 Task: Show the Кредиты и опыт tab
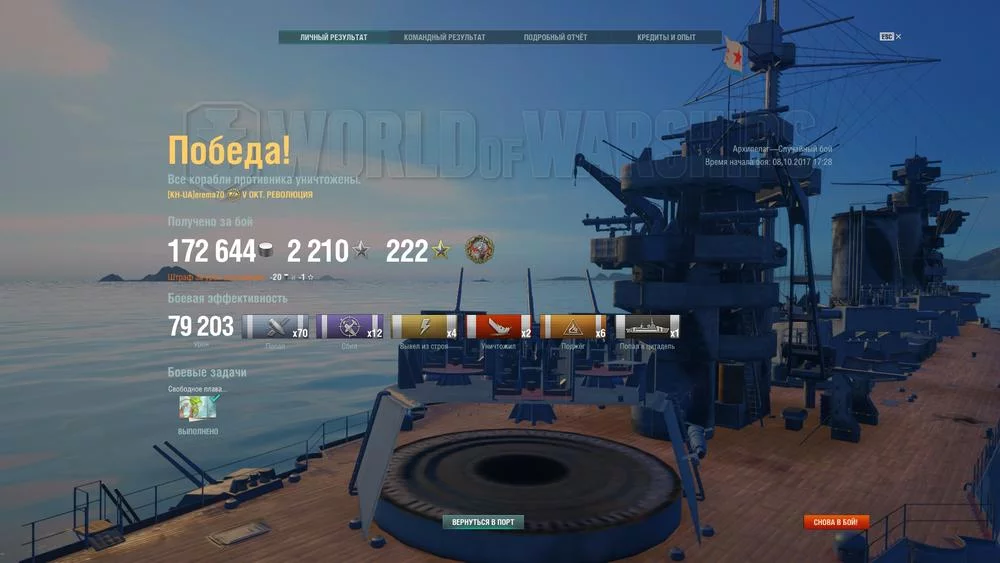(x=666, y=38)
